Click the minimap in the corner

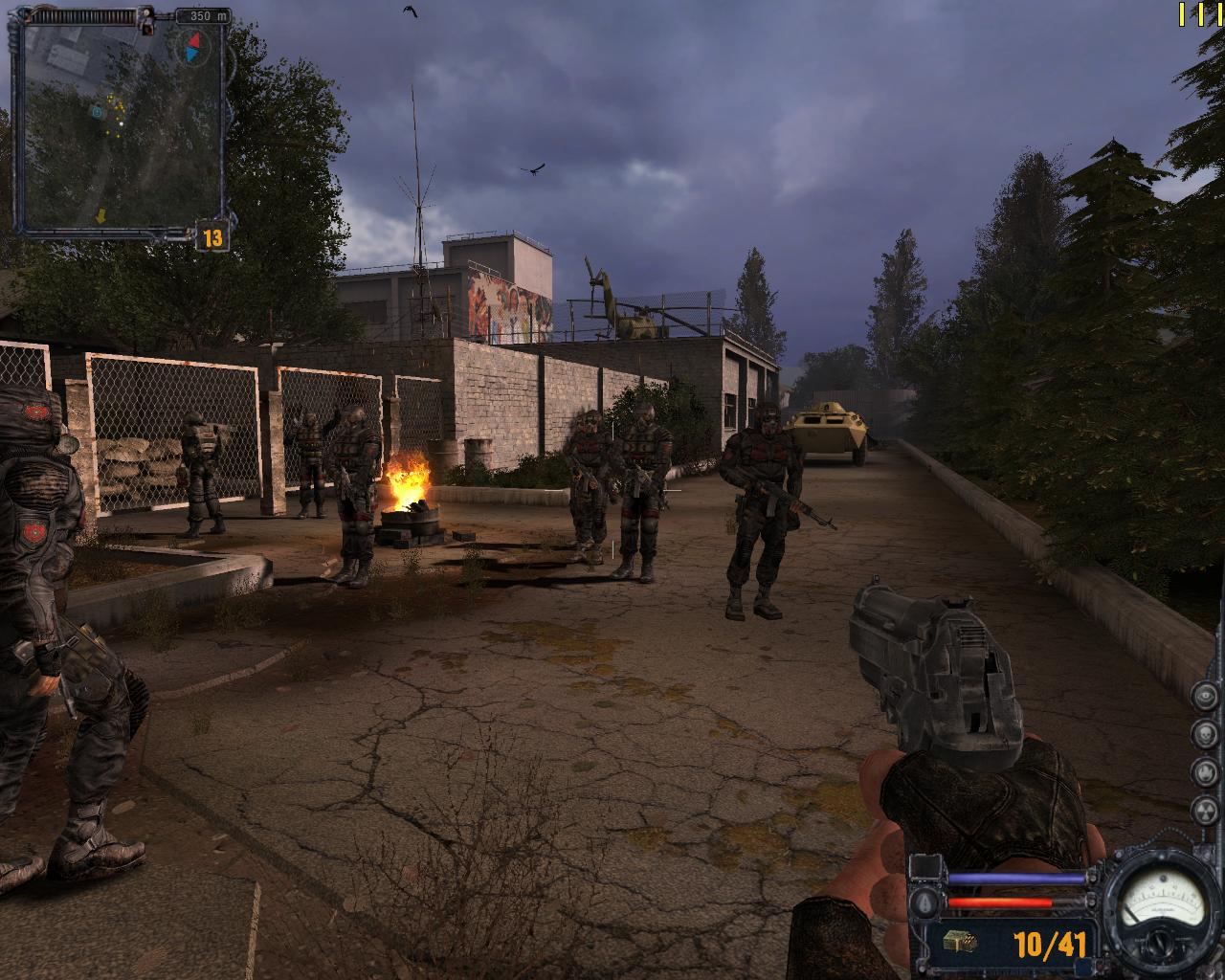click(121, 125)
